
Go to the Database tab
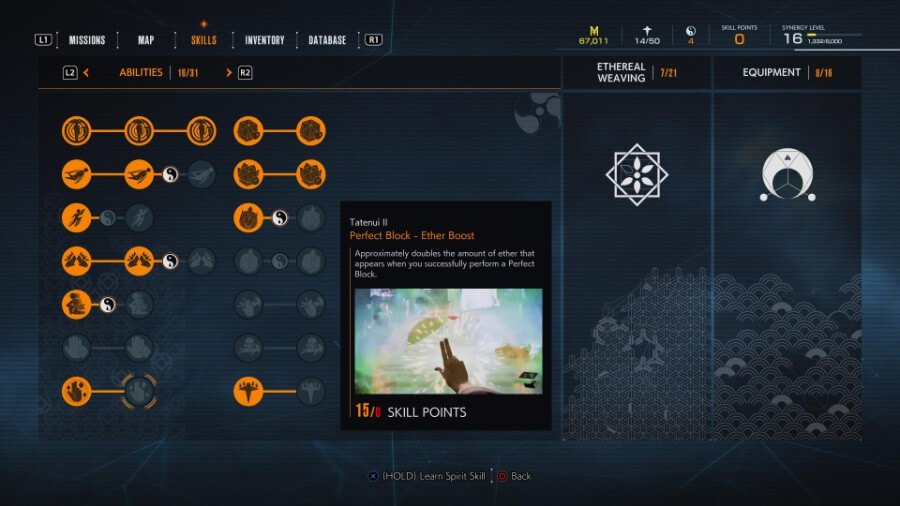327,40
